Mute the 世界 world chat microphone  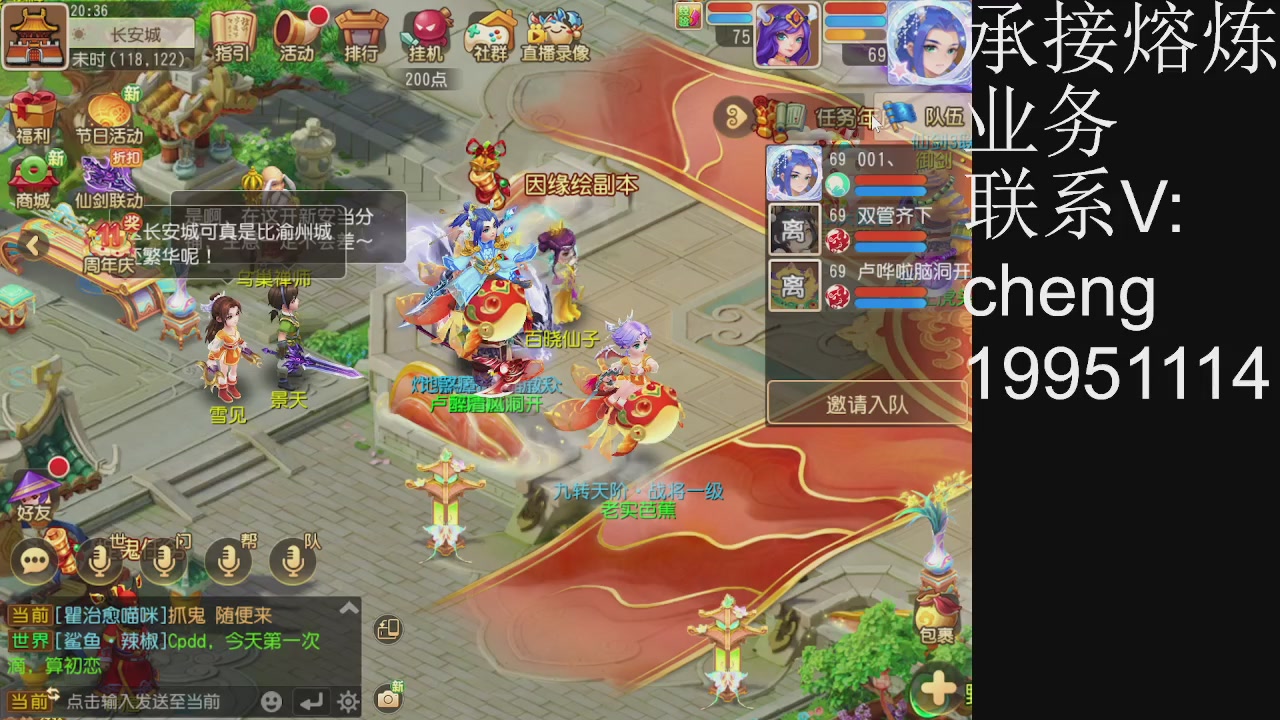100,560
